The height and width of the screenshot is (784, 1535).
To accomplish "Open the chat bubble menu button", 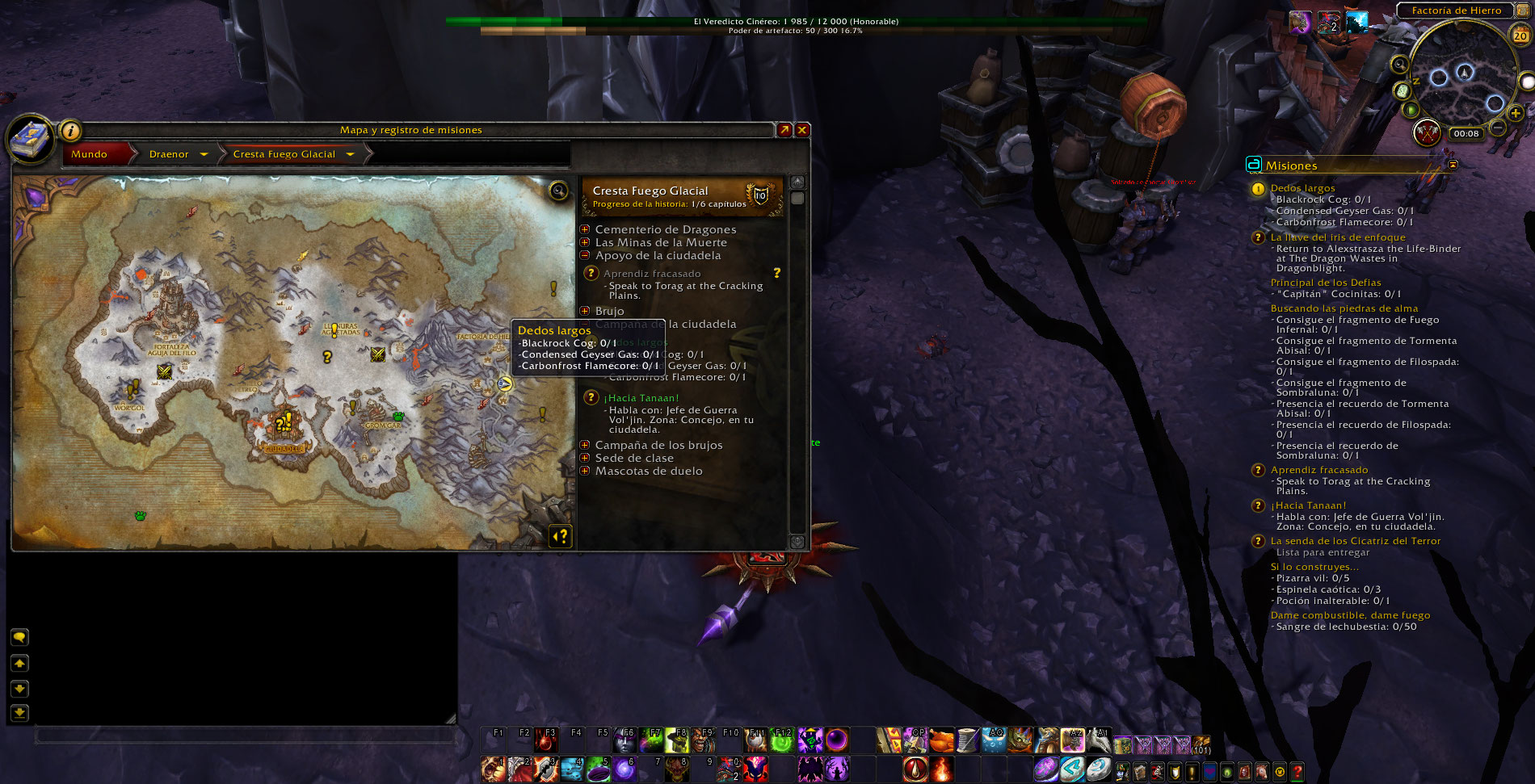I will (19, 637).
